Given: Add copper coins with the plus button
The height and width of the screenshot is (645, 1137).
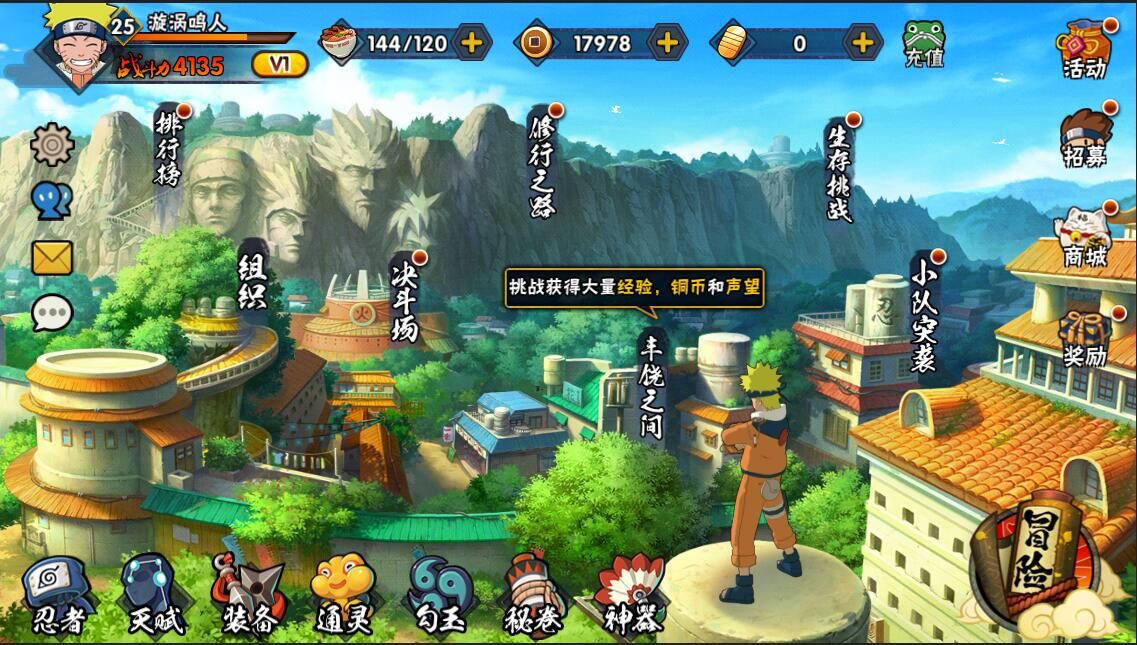Looking at the screenshot, I should pos(667,43).
